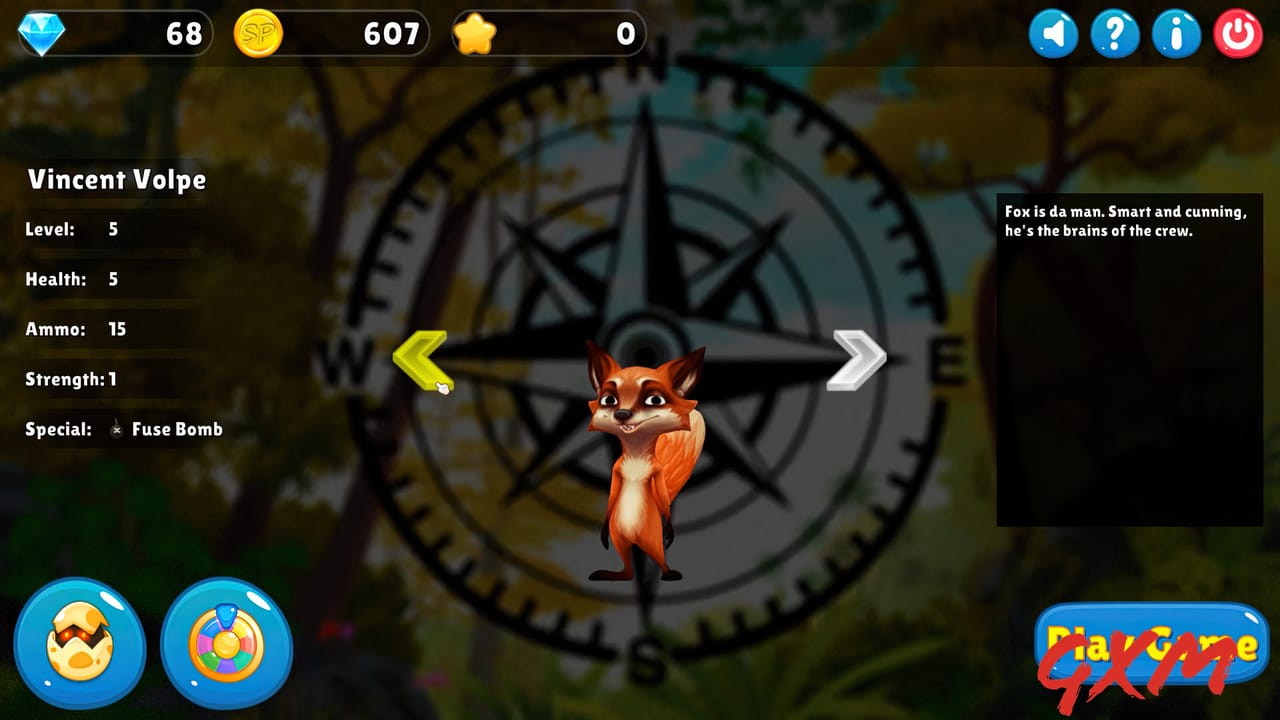Mute the game sound
Image resolution: width=1280 pixels, height=720 pixels.
click(x=1052, y=33)
